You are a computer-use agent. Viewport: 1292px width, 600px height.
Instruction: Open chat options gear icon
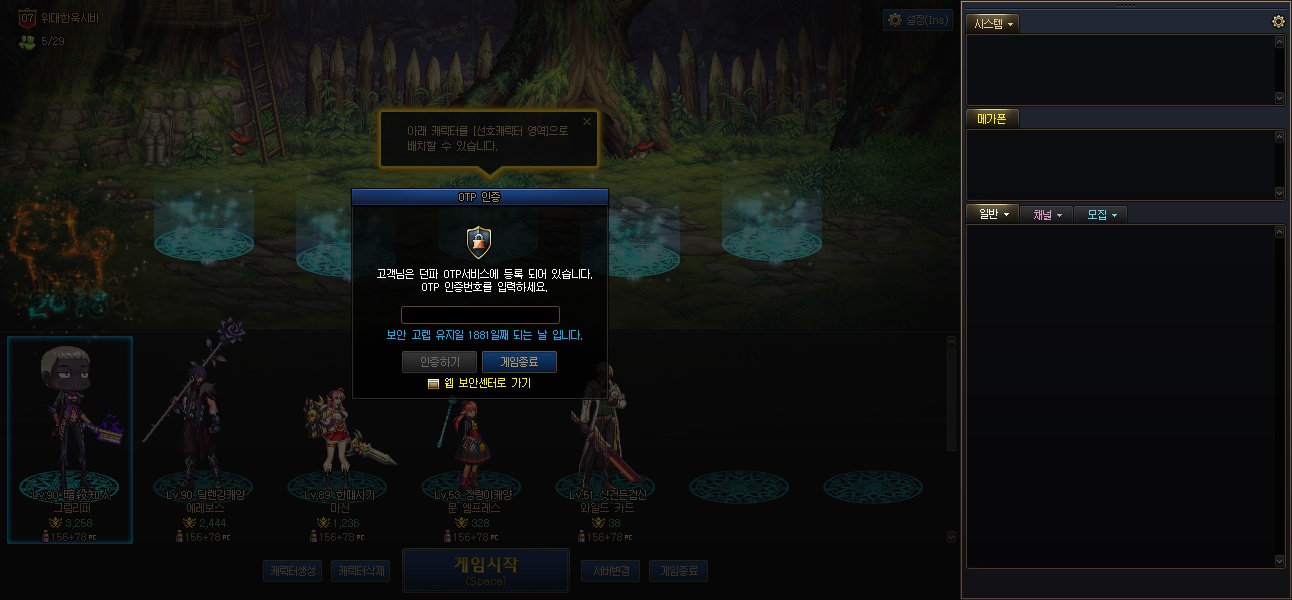tap(1278, 21)
